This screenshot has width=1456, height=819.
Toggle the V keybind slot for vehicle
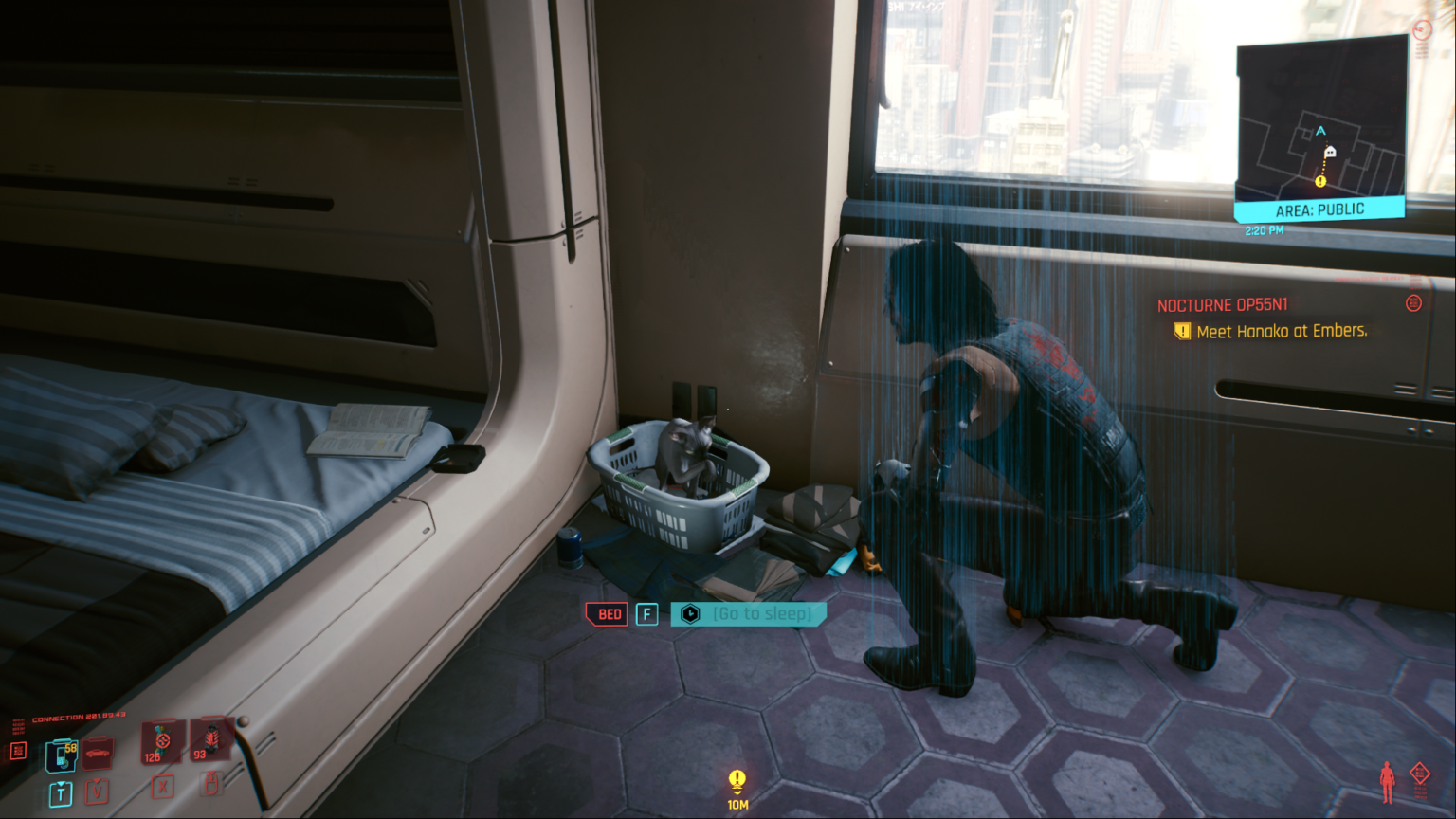pyautogui.click(x=97, y=793)
